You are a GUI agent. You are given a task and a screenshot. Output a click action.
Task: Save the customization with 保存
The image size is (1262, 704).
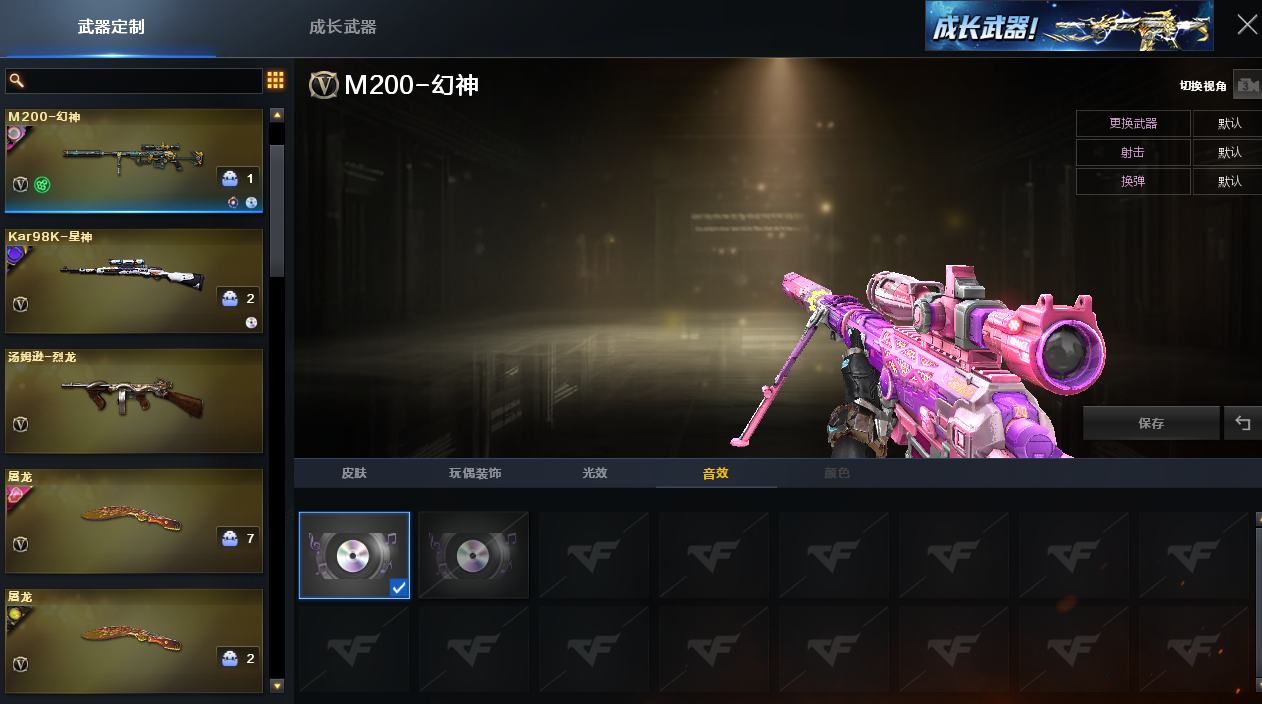[x=1151, y=423]
